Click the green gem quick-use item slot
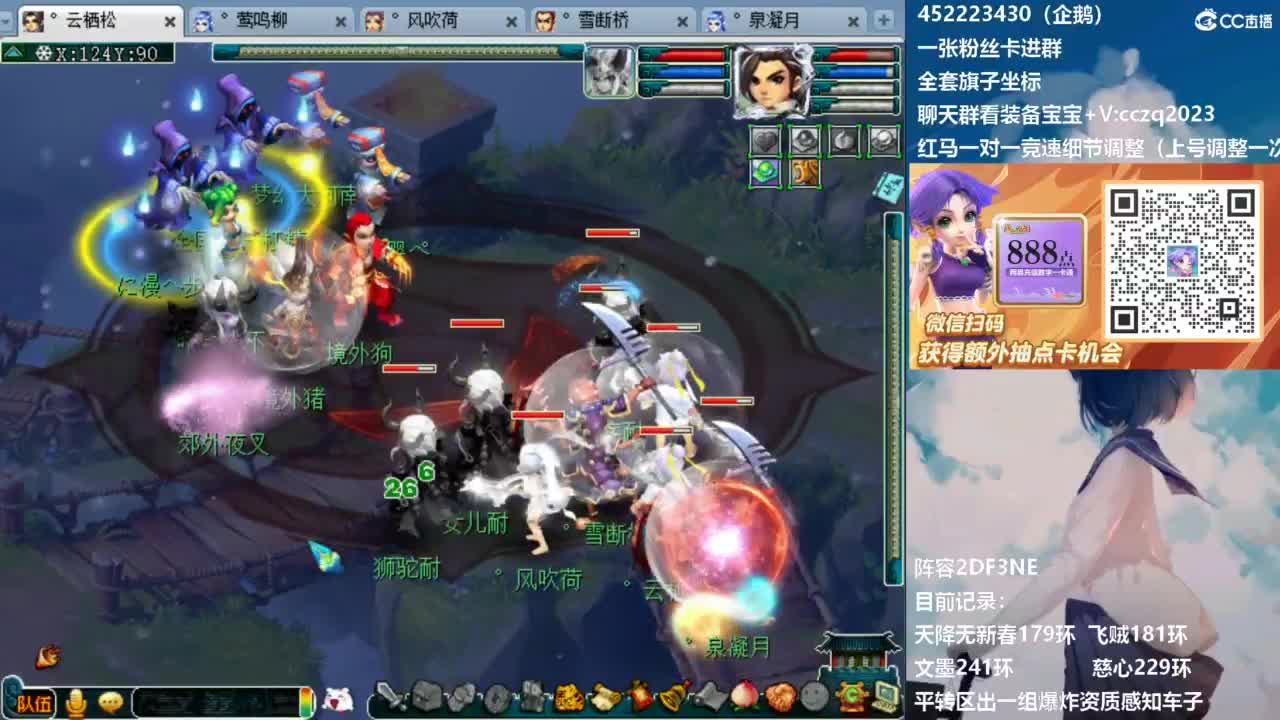This screenshot has width=1280, height=720. (764, 172)
